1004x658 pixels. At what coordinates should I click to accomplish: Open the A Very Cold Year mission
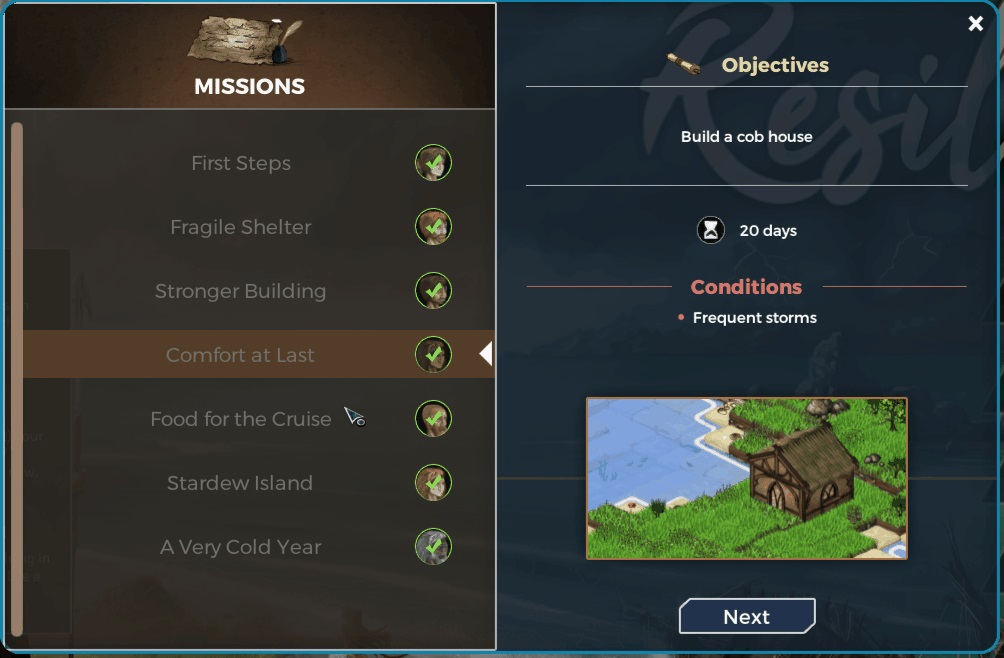[x=241, y=547]
